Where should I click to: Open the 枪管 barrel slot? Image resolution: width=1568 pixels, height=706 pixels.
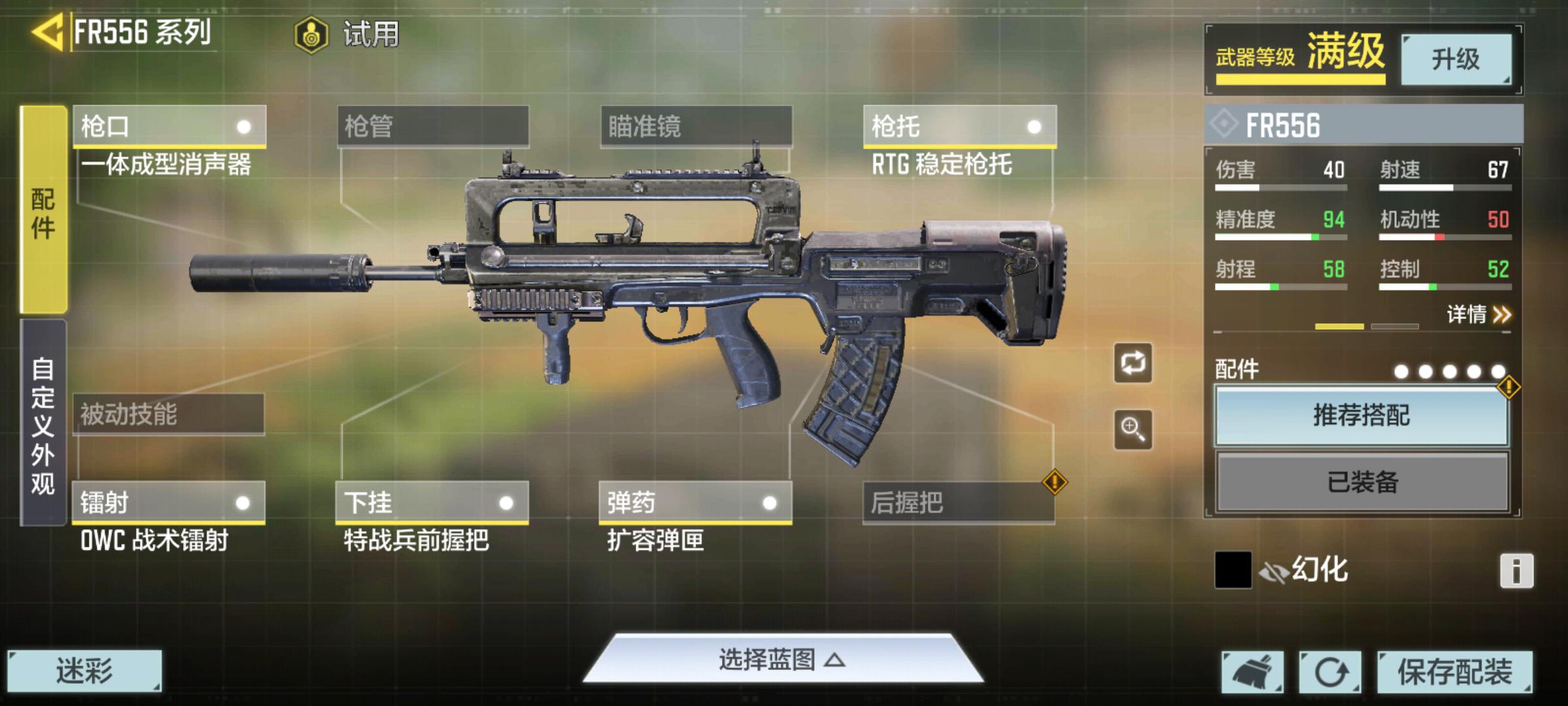[433, 126]
